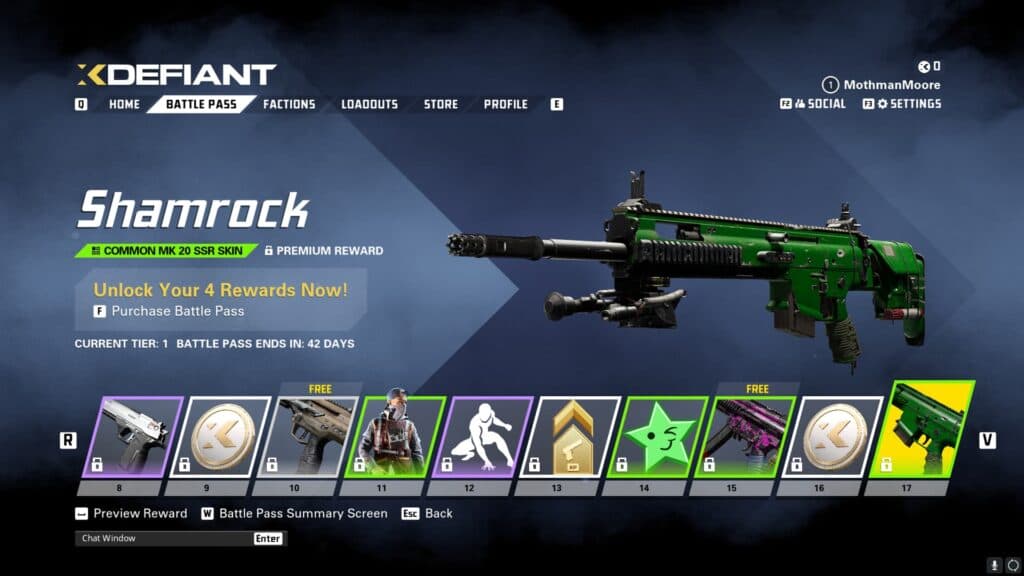Choose the free tier 10 weapon reward
This screenshot has width=1024, height=576.
(x=308, y=436)
